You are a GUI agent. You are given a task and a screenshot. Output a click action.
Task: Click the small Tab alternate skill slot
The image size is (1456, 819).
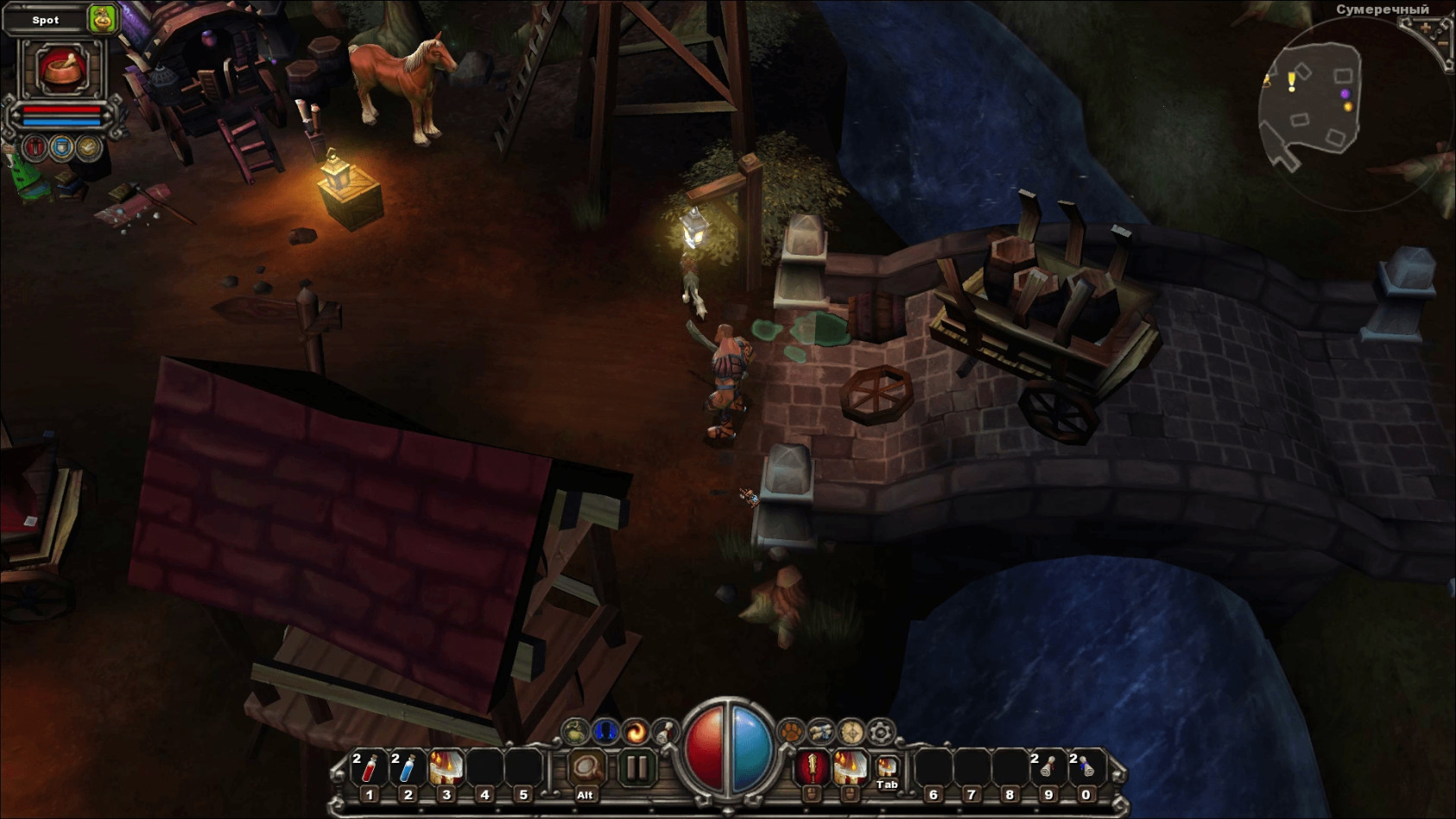point(887,768)
